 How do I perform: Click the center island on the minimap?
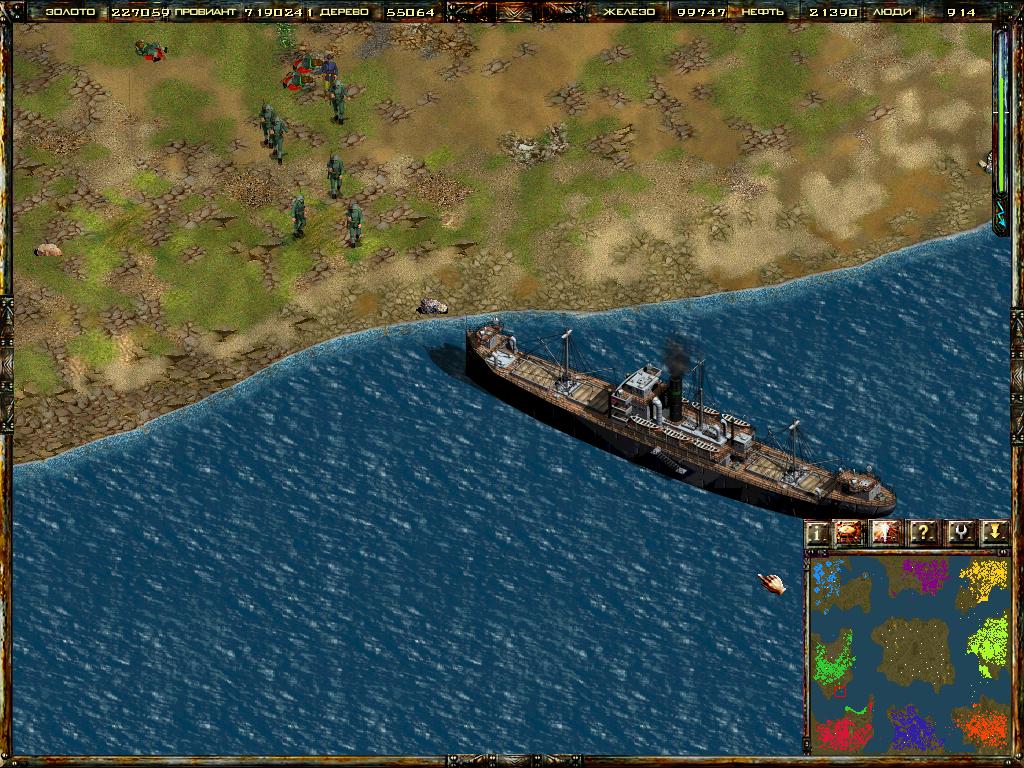[906, 649]
